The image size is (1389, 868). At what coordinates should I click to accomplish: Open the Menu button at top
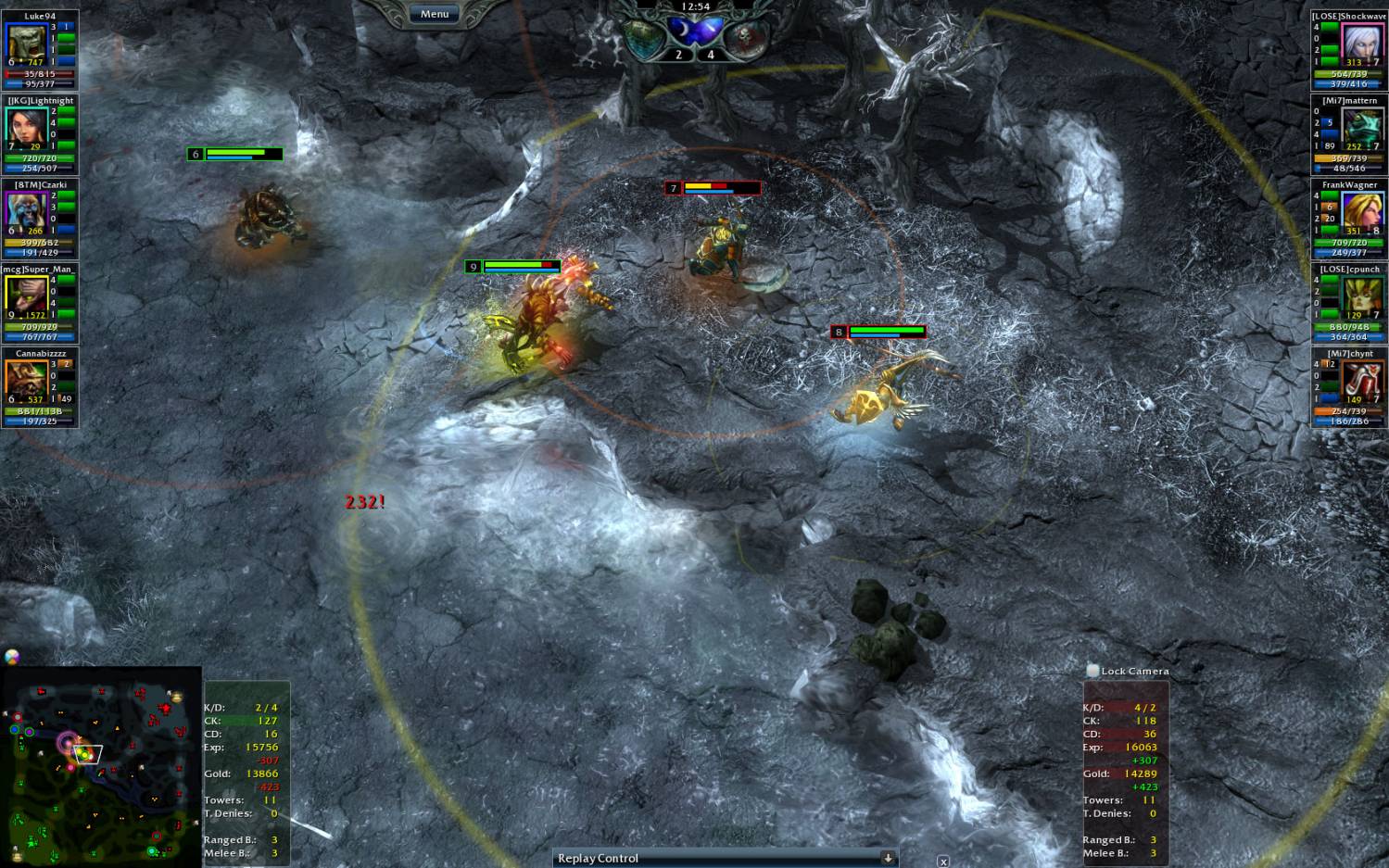pos(434,14)
